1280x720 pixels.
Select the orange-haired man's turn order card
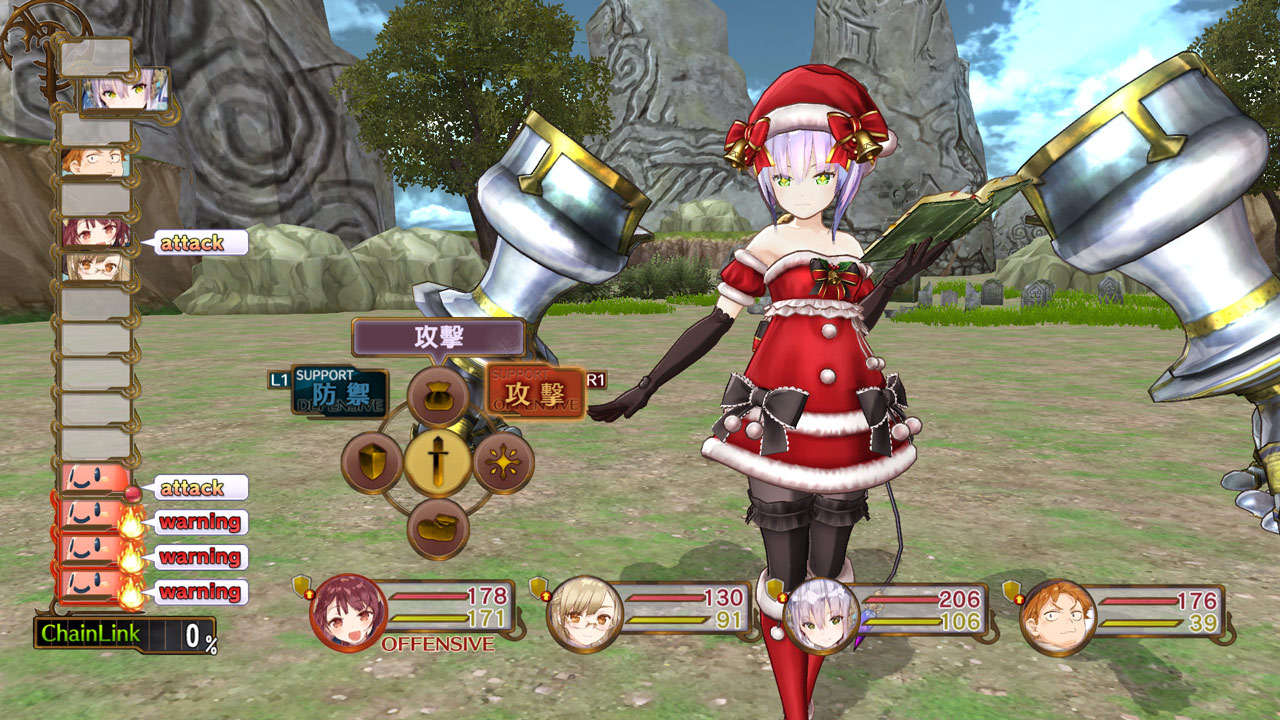pos(96,161)
